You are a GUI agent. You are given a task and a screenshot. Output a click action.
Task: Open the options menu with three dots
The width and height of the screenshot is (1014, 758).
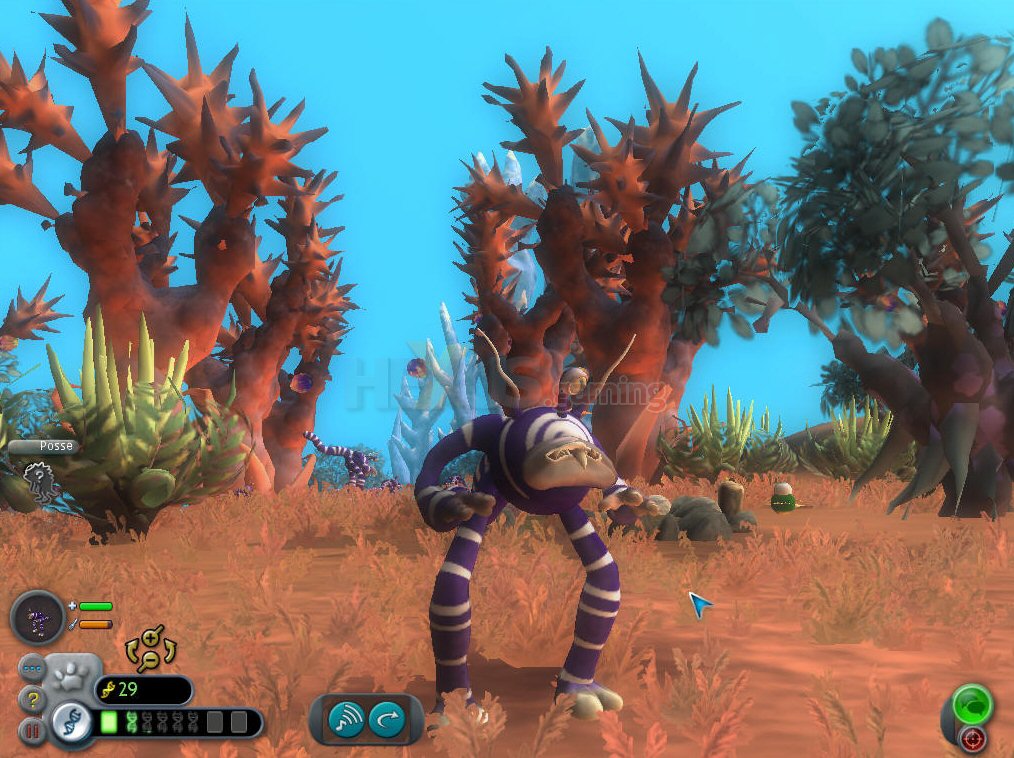point(32,667)
